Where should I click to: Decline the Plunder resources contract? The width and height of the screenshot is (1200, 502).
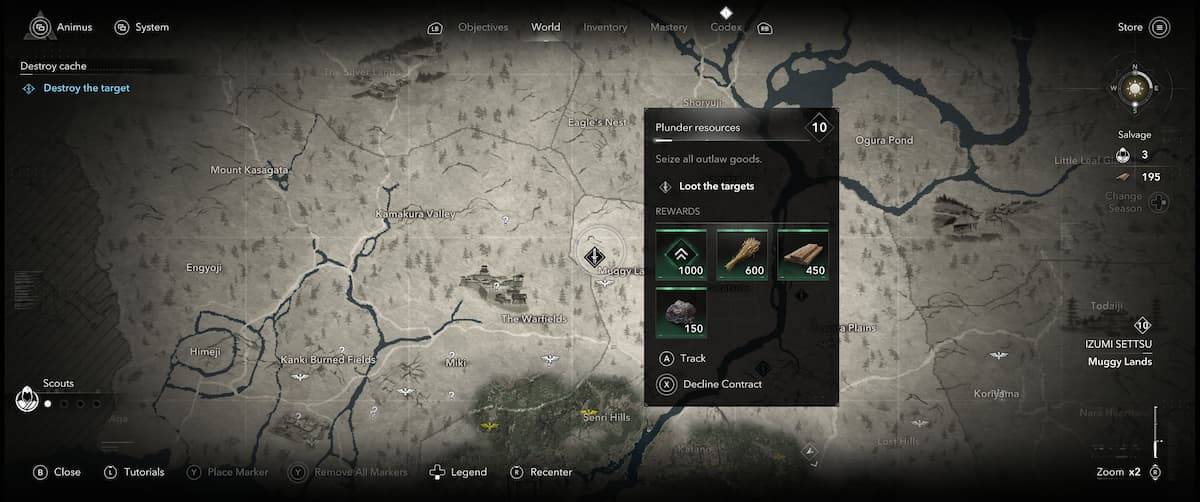point(721,384)
